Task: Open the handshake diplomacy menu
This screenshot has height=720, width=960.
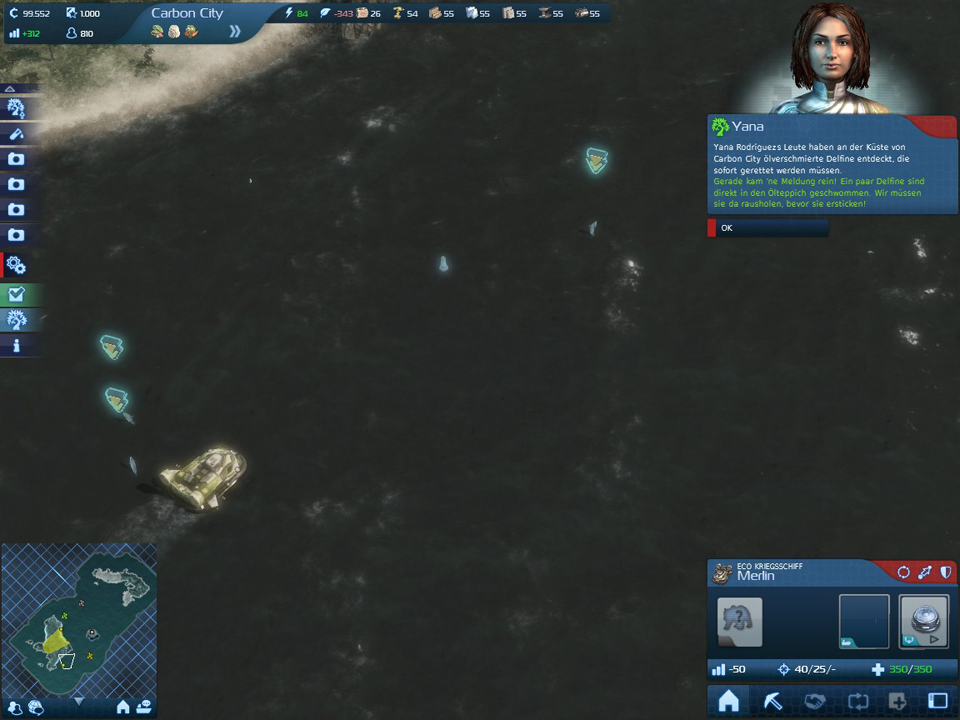Action: pos(815,702)
